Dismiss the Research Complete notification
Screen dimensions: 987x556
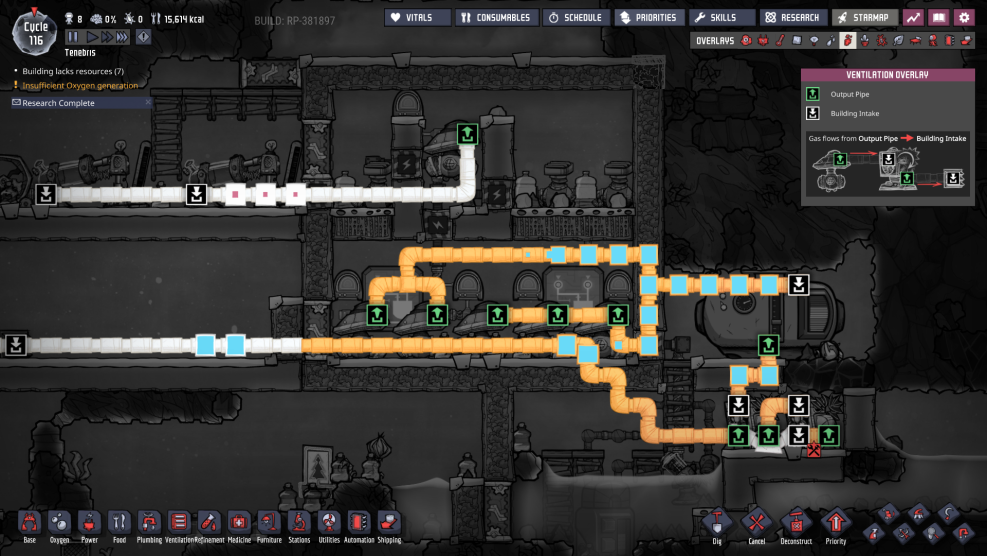click(x=148, y=102)
